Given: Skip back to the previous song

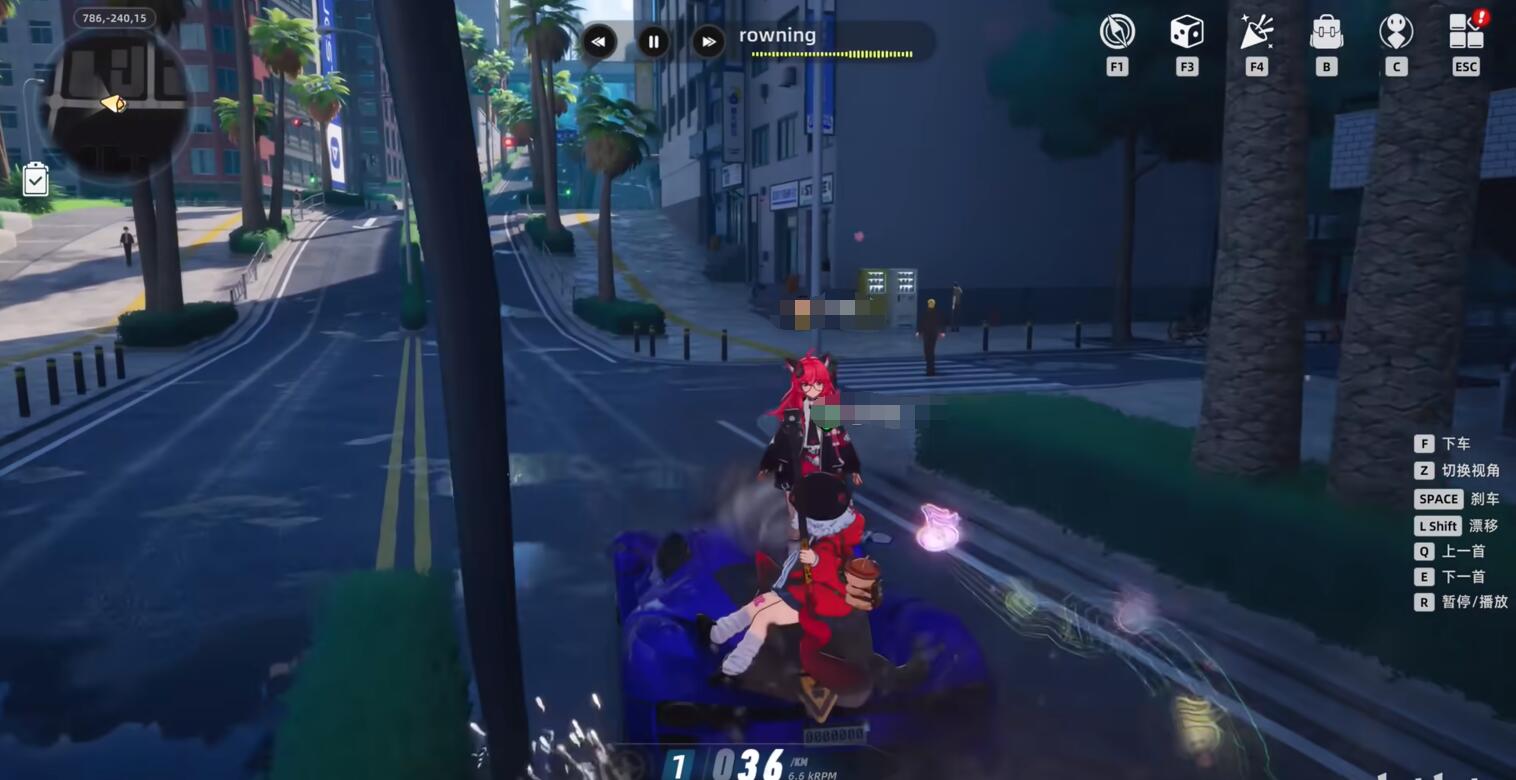Looking at the screenshot, I should click(598, 42).
